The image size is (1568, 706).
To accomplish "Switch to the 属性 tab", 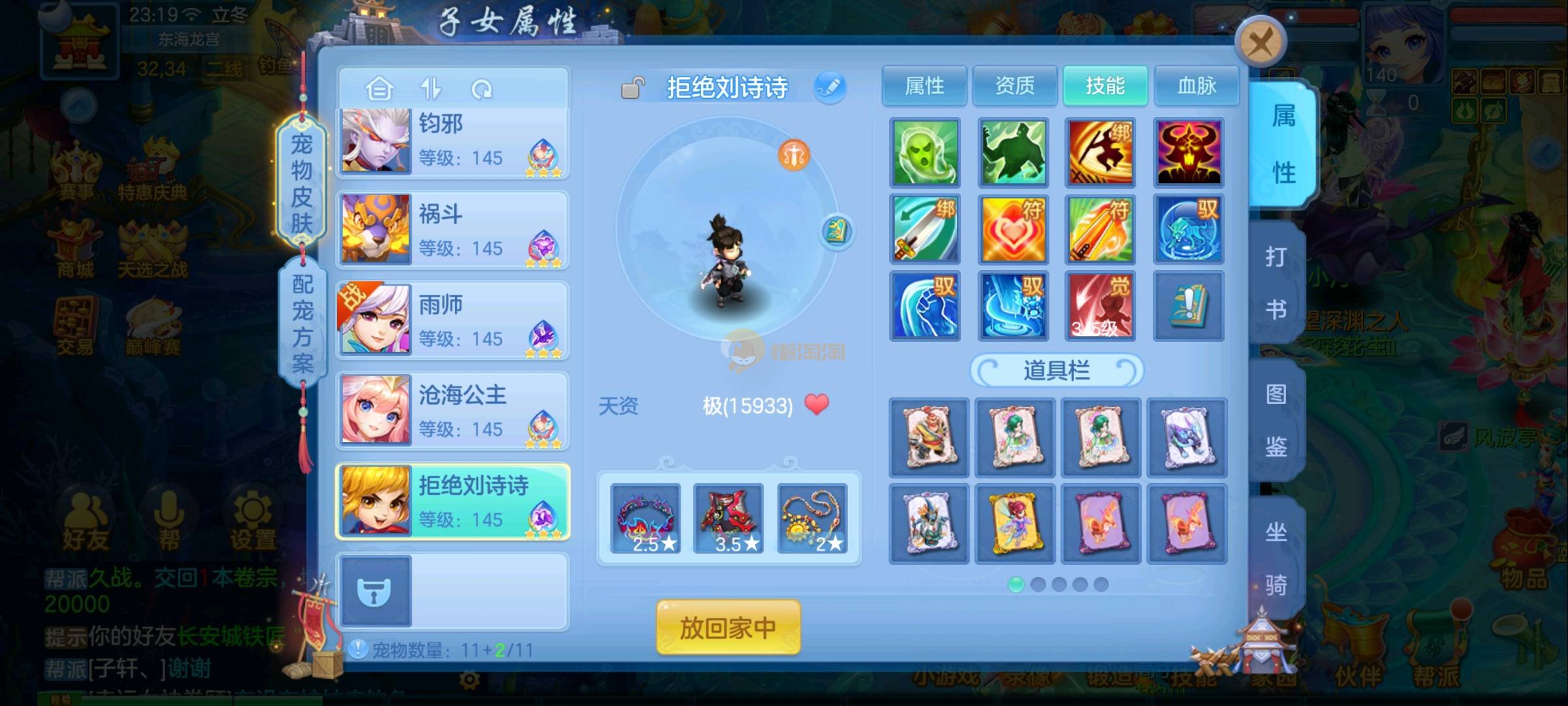I will 924,86.
